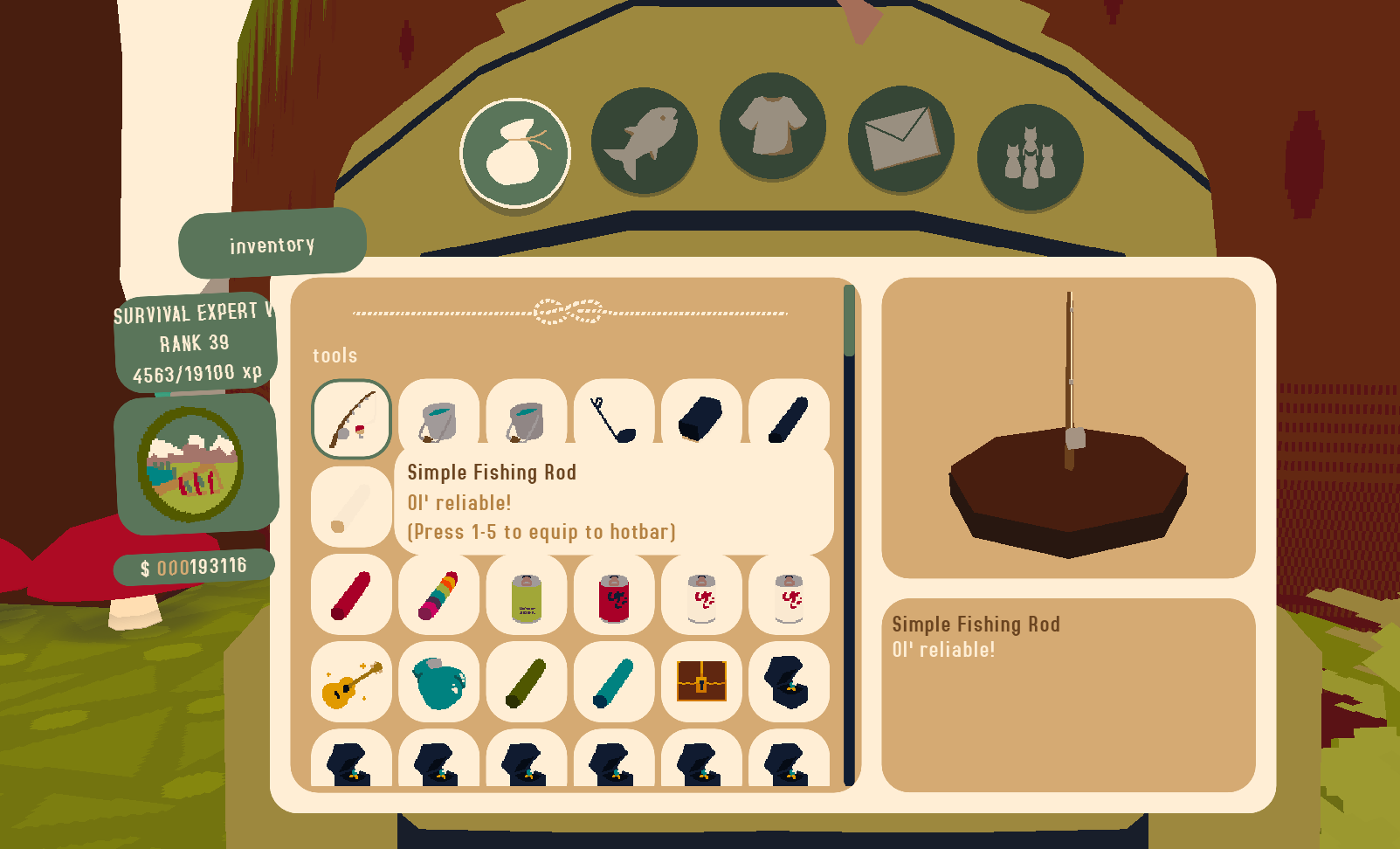This screenshot has height=849, width=1400.
Task: Click the bag inventory icon
Action: 515,153
